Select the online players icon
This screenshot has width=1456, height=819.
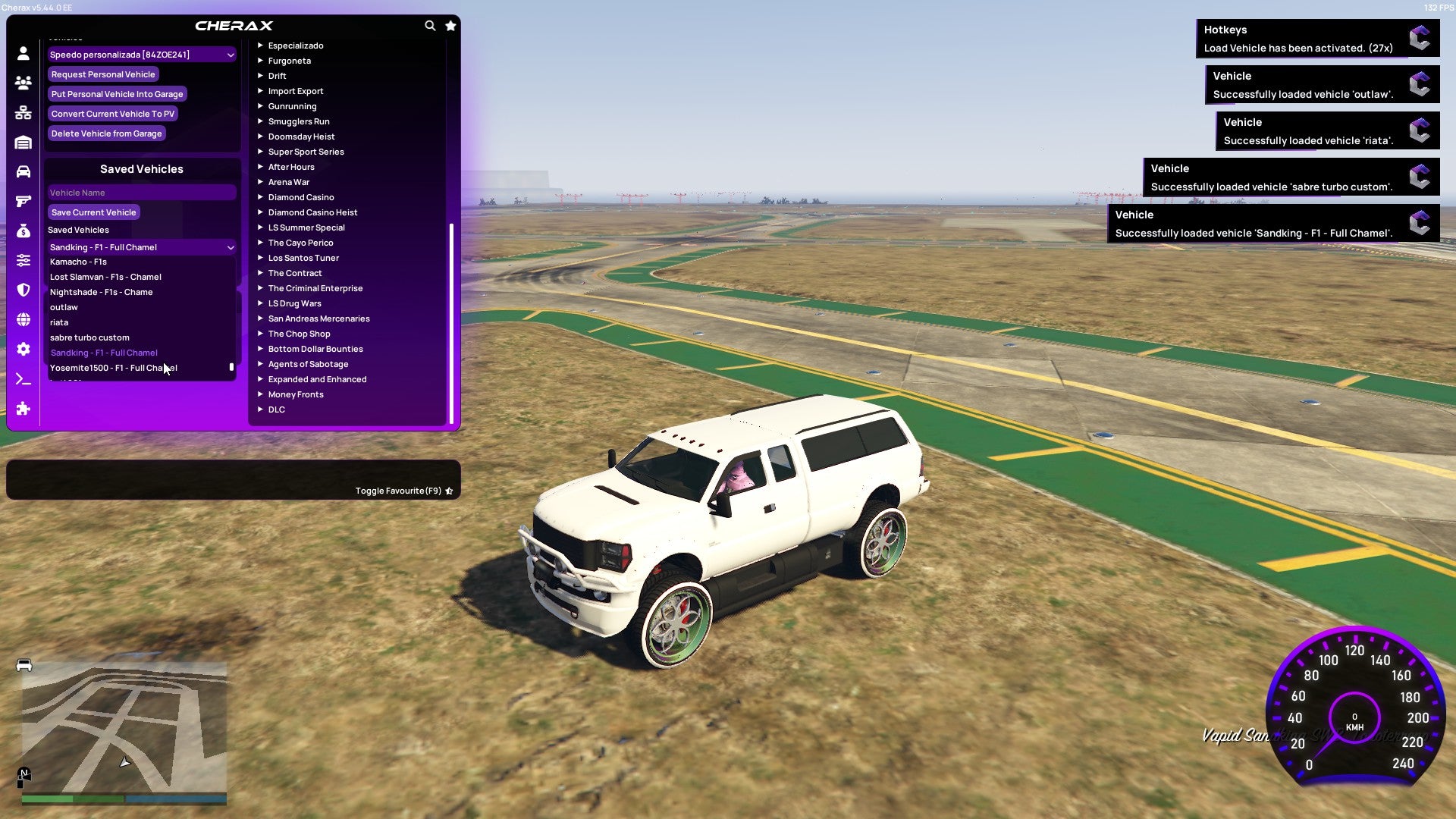coord(23,83)
